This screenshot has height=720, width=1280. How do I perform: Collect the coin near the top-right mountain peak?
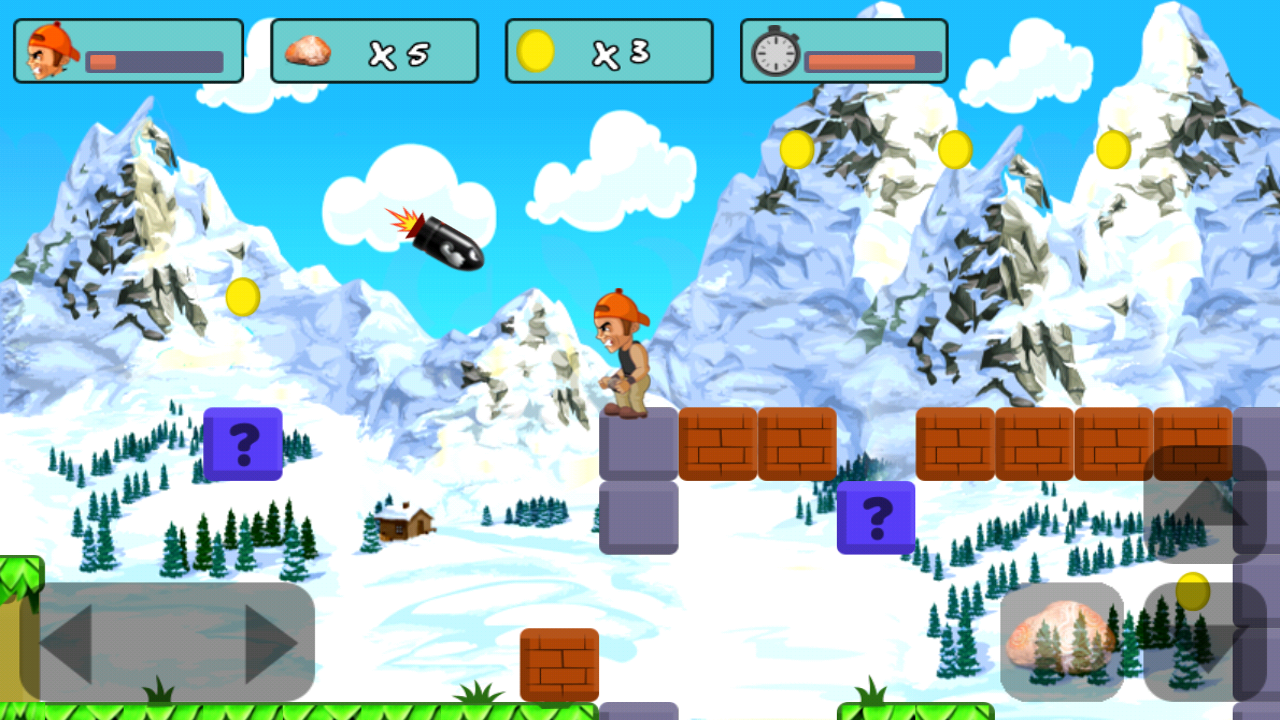point(1113,148)
